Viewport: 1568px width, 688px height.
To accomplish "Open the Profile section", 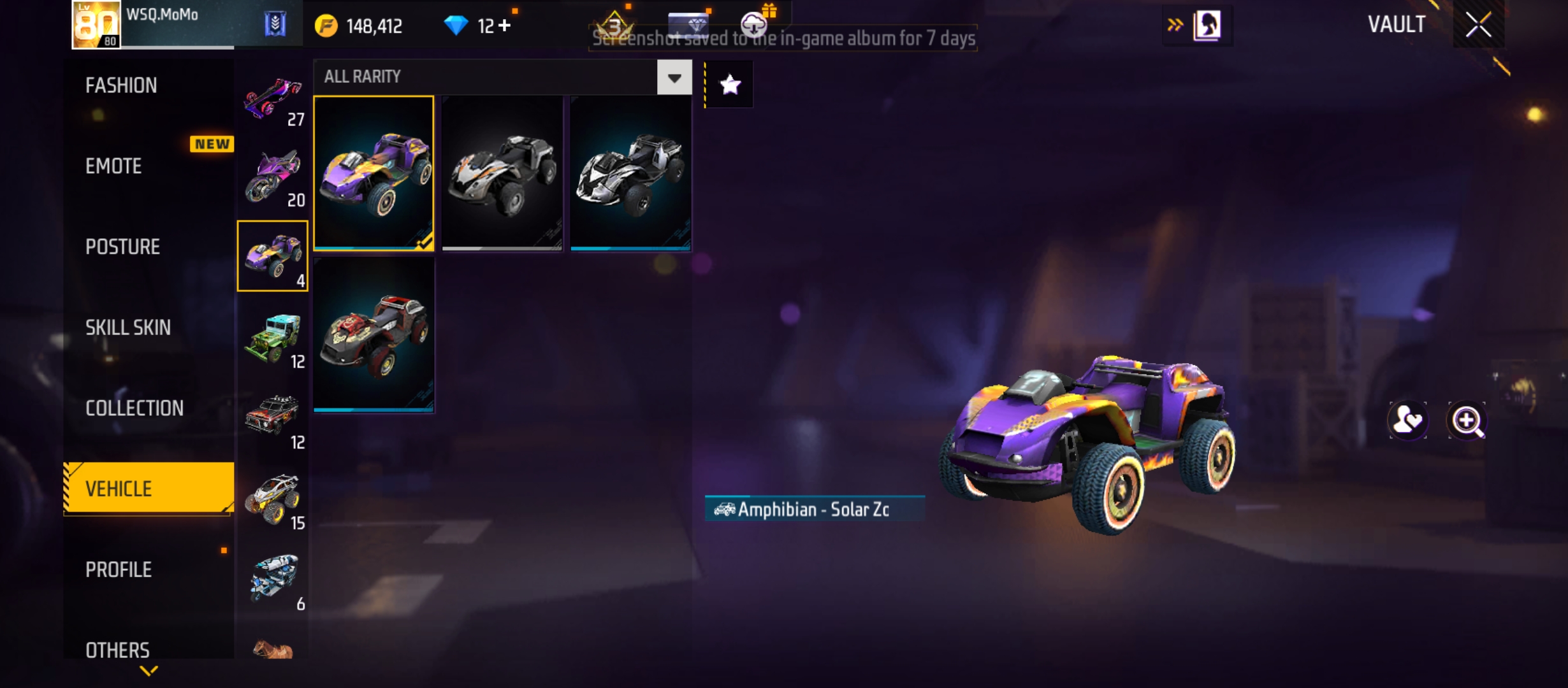I will 119,570.
